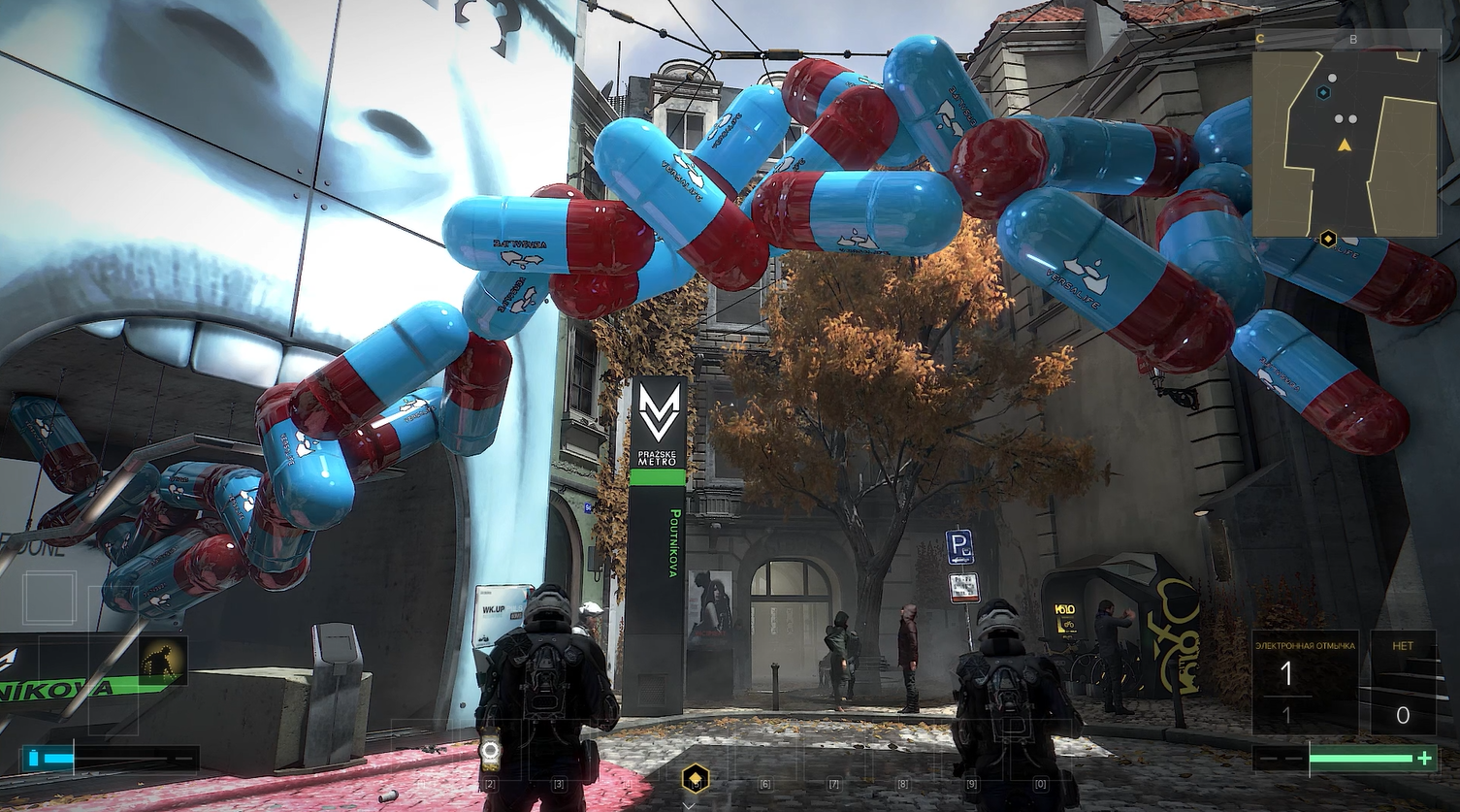Select the yellow hexagon objective marker on minimap
The height and width of the screenshot is (812, 1460).
click(x=1327, y=238)
